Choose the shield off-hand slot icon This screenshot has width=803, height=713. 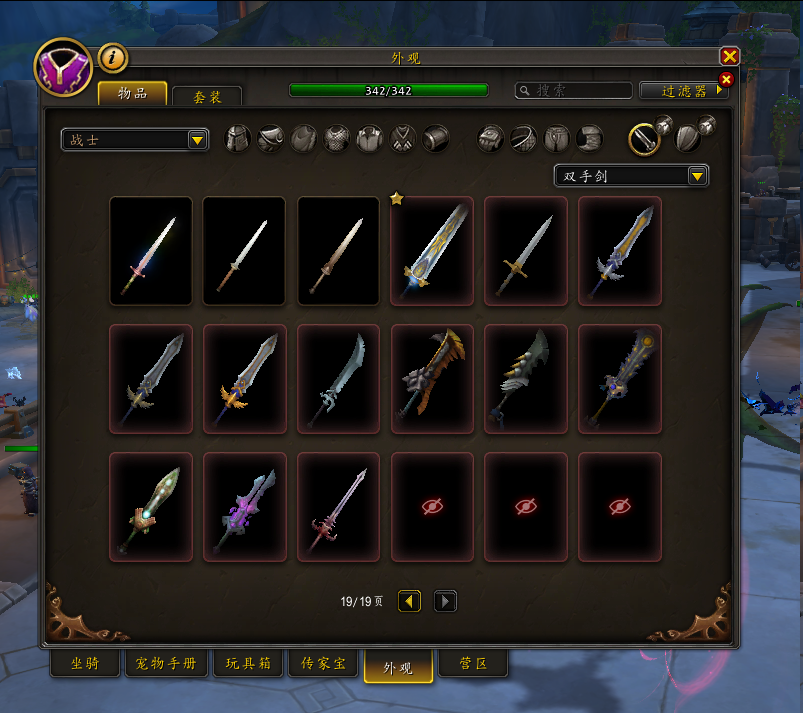tap(688, 137)
